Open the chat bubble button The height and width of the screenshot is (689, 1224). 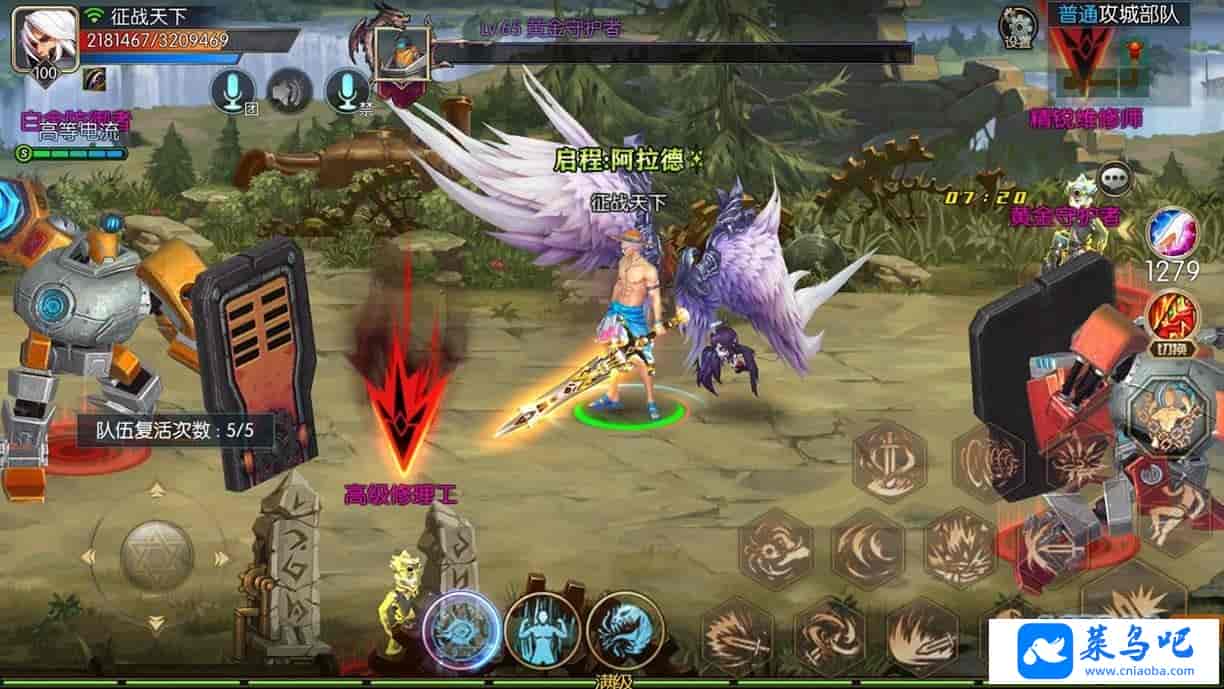pos(1115,178)
